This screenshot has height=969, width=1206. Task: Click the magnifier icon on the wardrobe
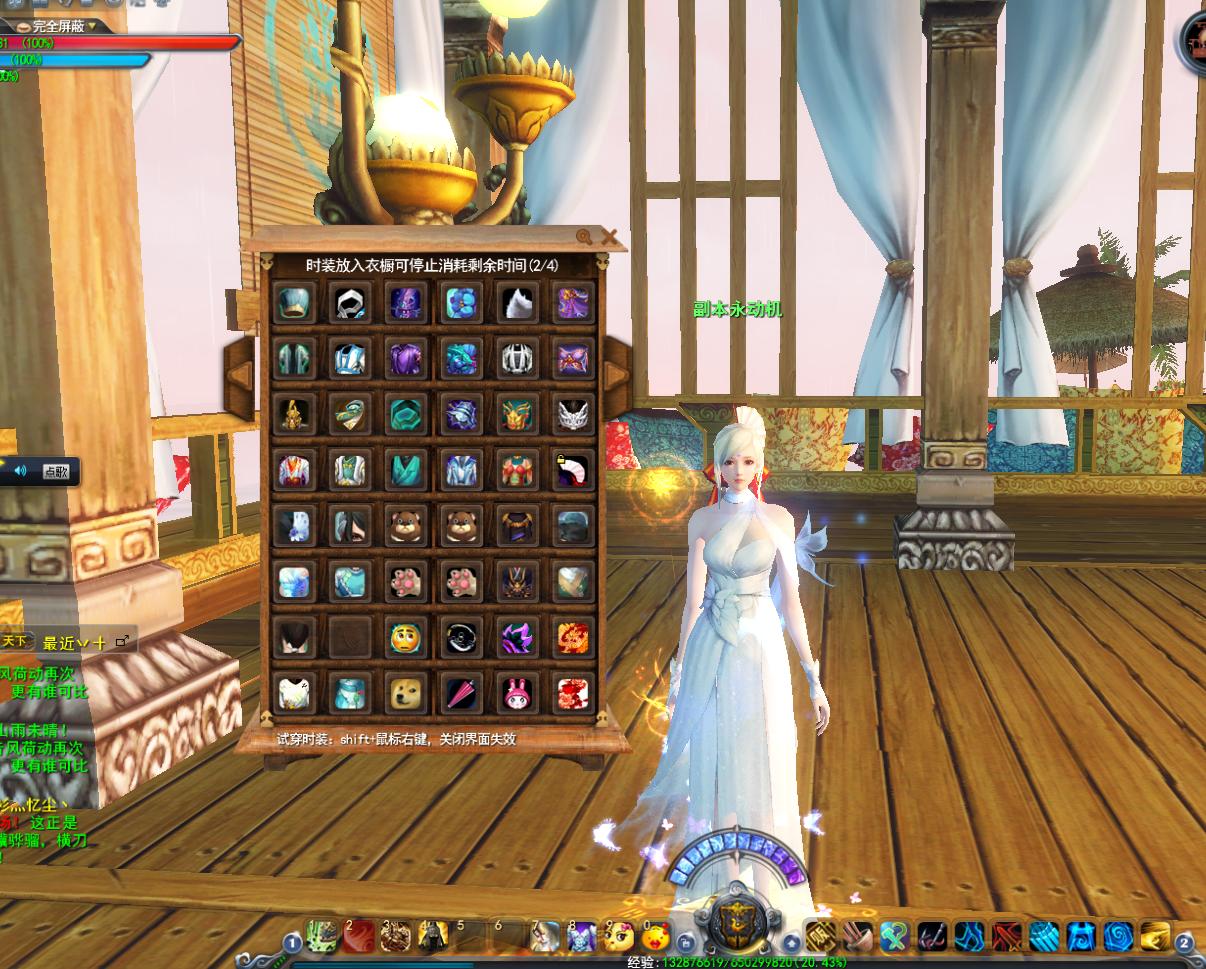click(584, 237)
